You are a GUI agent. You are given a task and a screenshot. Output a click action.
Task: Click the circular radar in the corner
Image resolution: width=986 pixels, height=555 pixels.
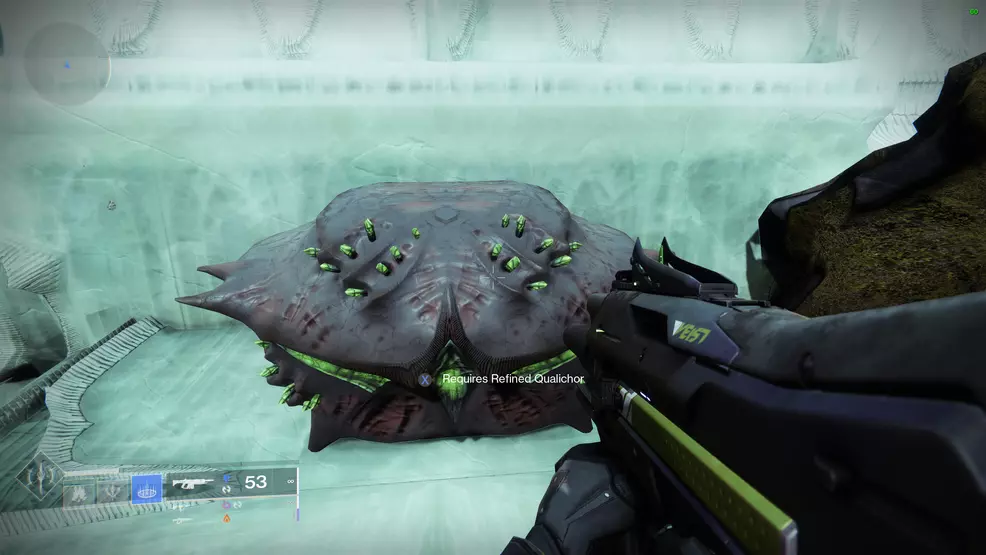point(66,63)
